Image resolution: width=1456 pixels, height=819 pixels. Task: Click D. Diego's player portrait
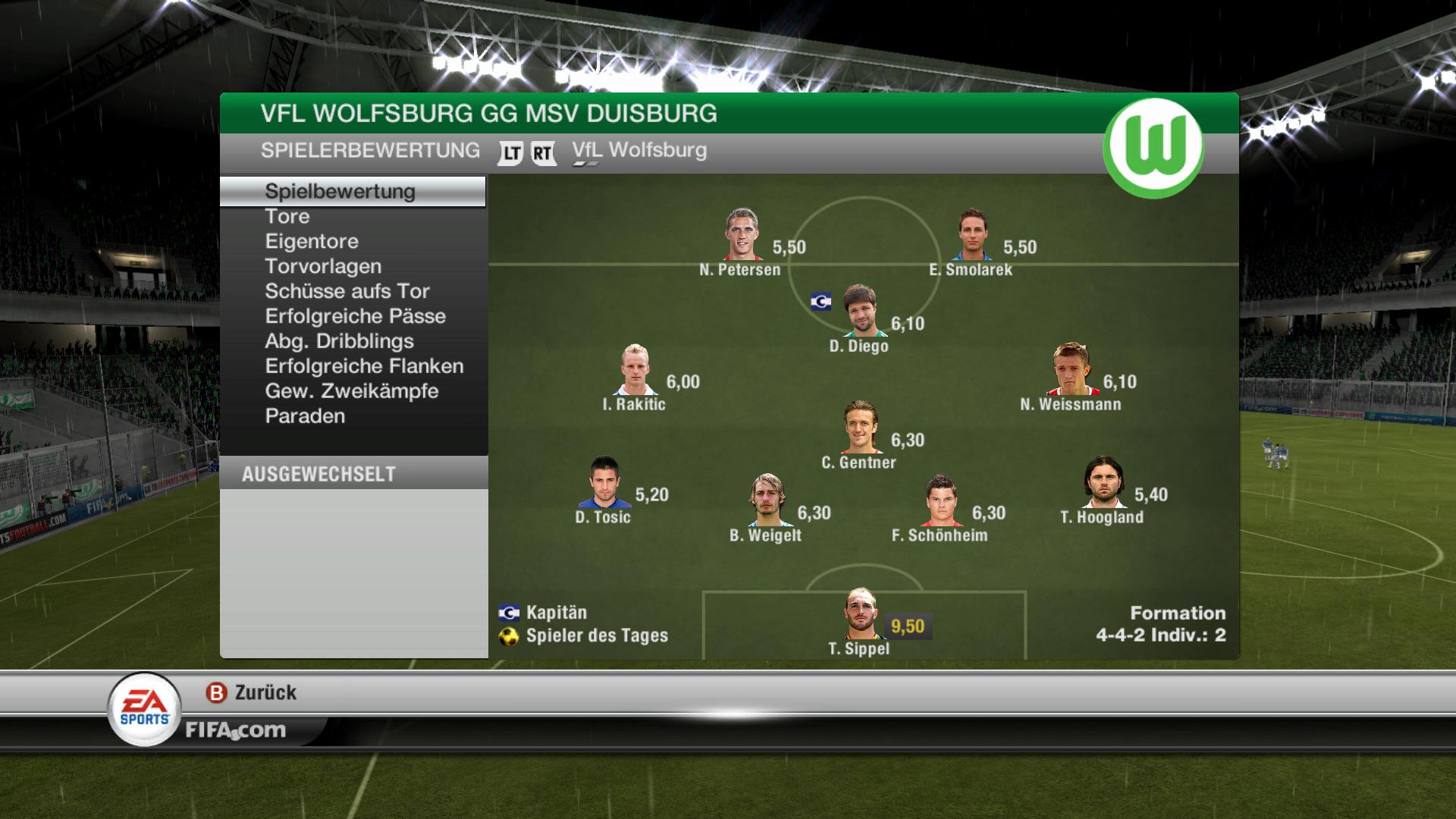(860, 310)
